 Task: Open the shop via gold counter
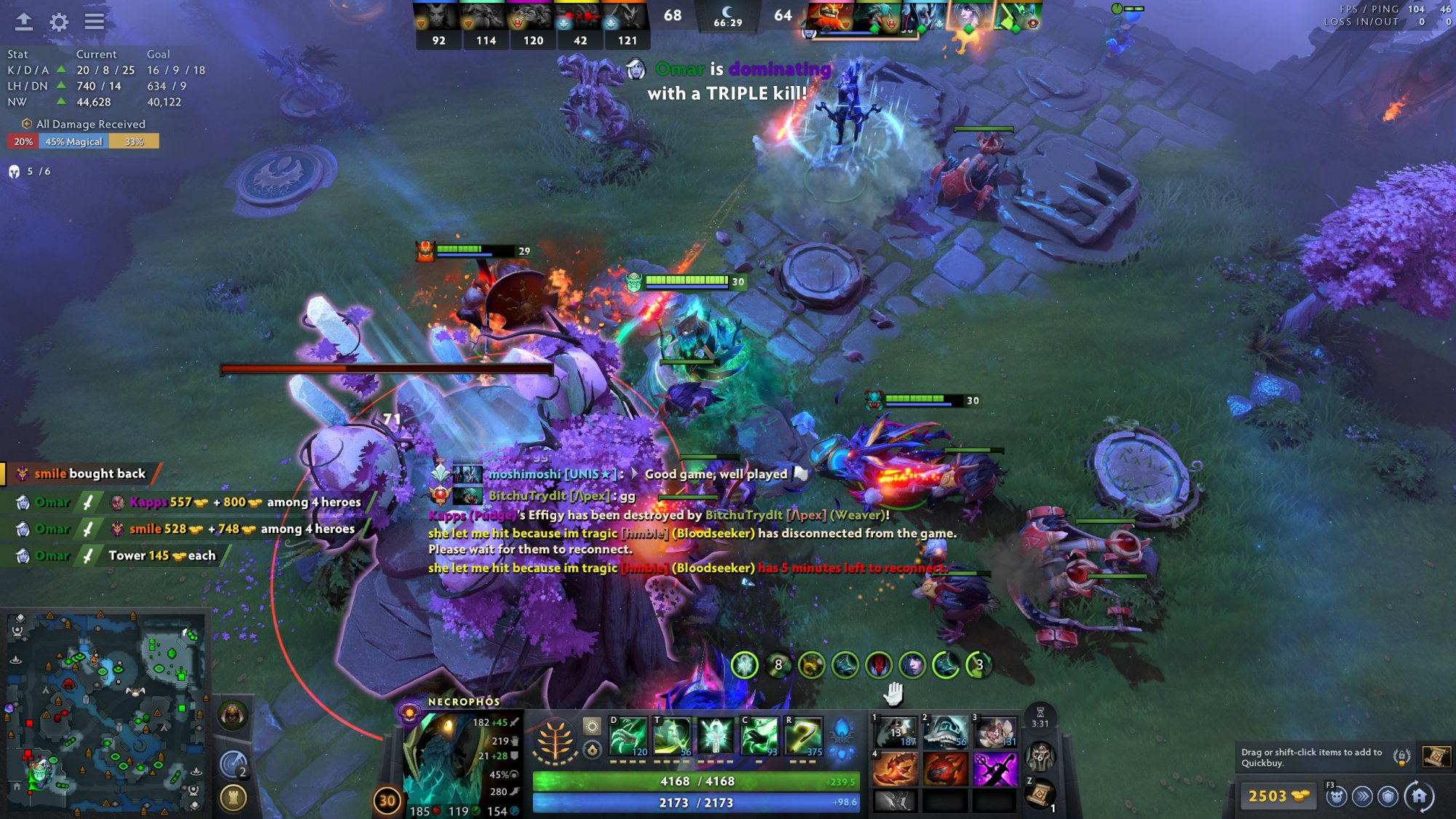(x=1277, y=796)
